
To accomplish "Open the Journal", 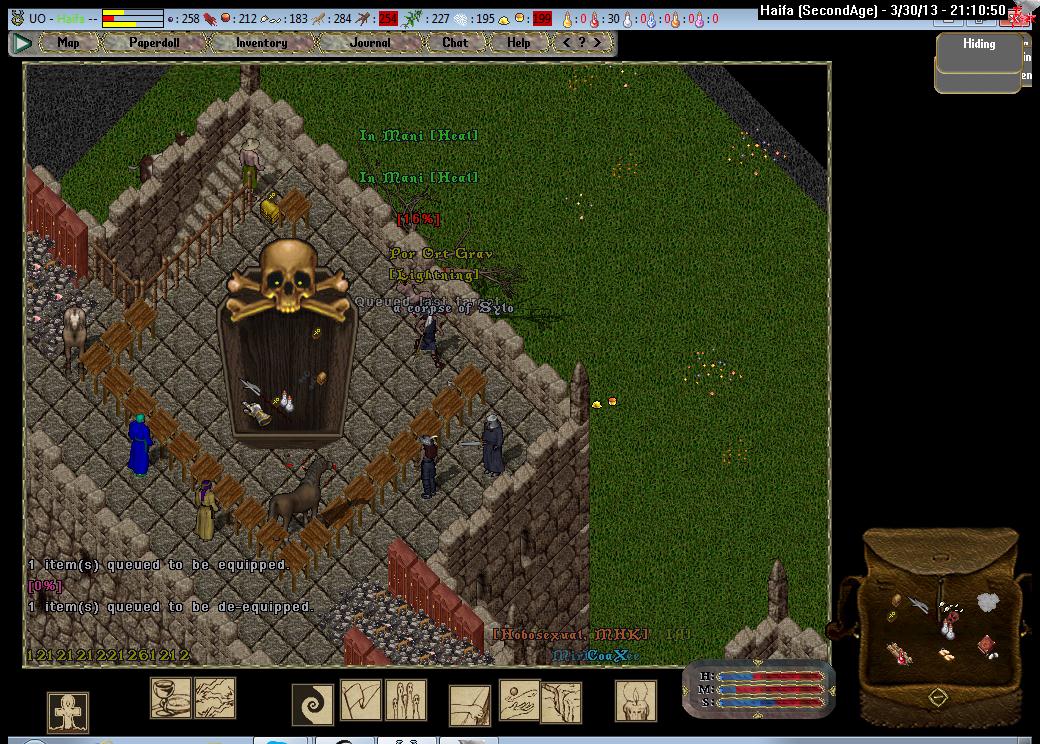I will [370, 43].
